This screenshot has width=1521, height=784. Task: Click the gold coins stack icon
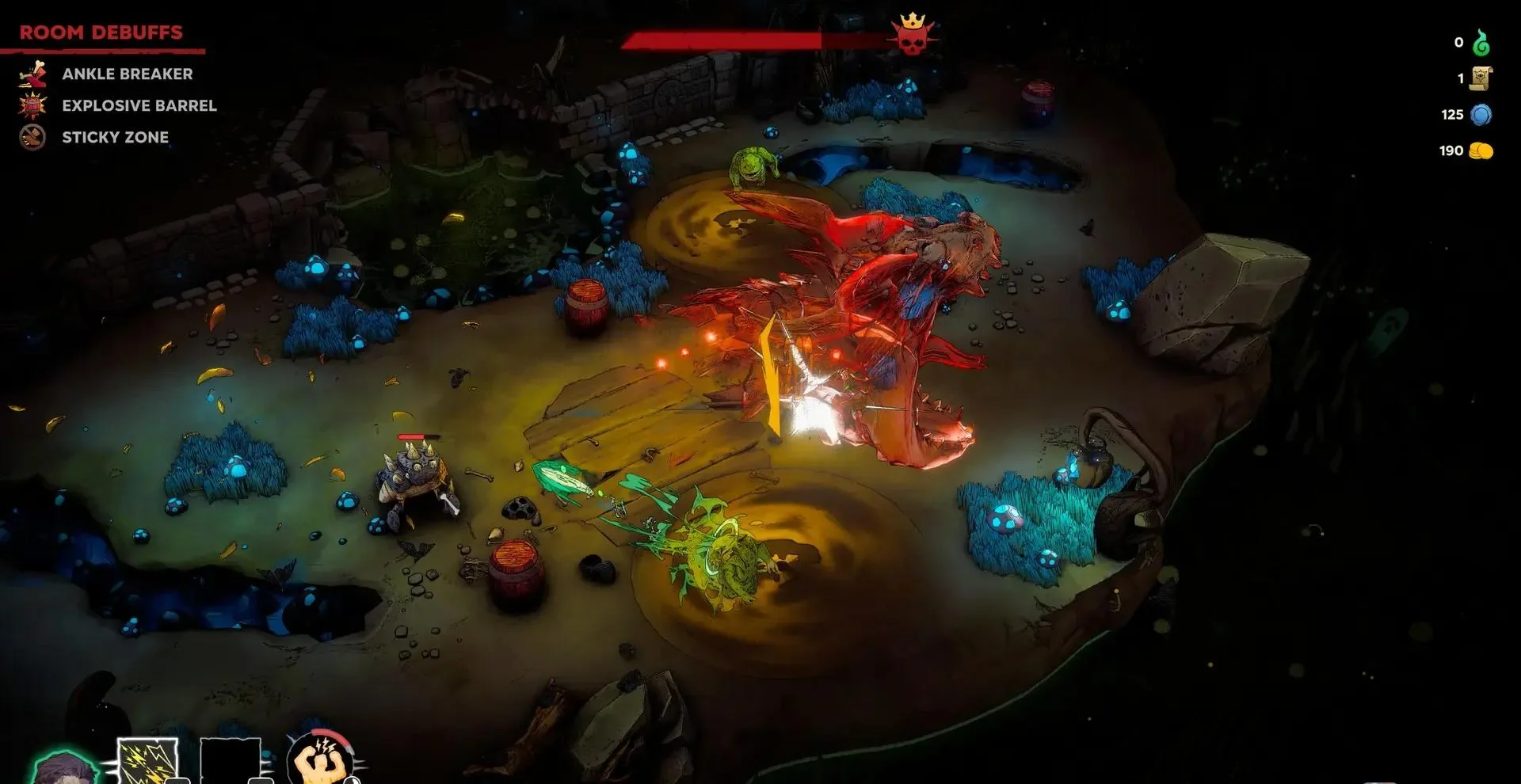[1481, 150]
